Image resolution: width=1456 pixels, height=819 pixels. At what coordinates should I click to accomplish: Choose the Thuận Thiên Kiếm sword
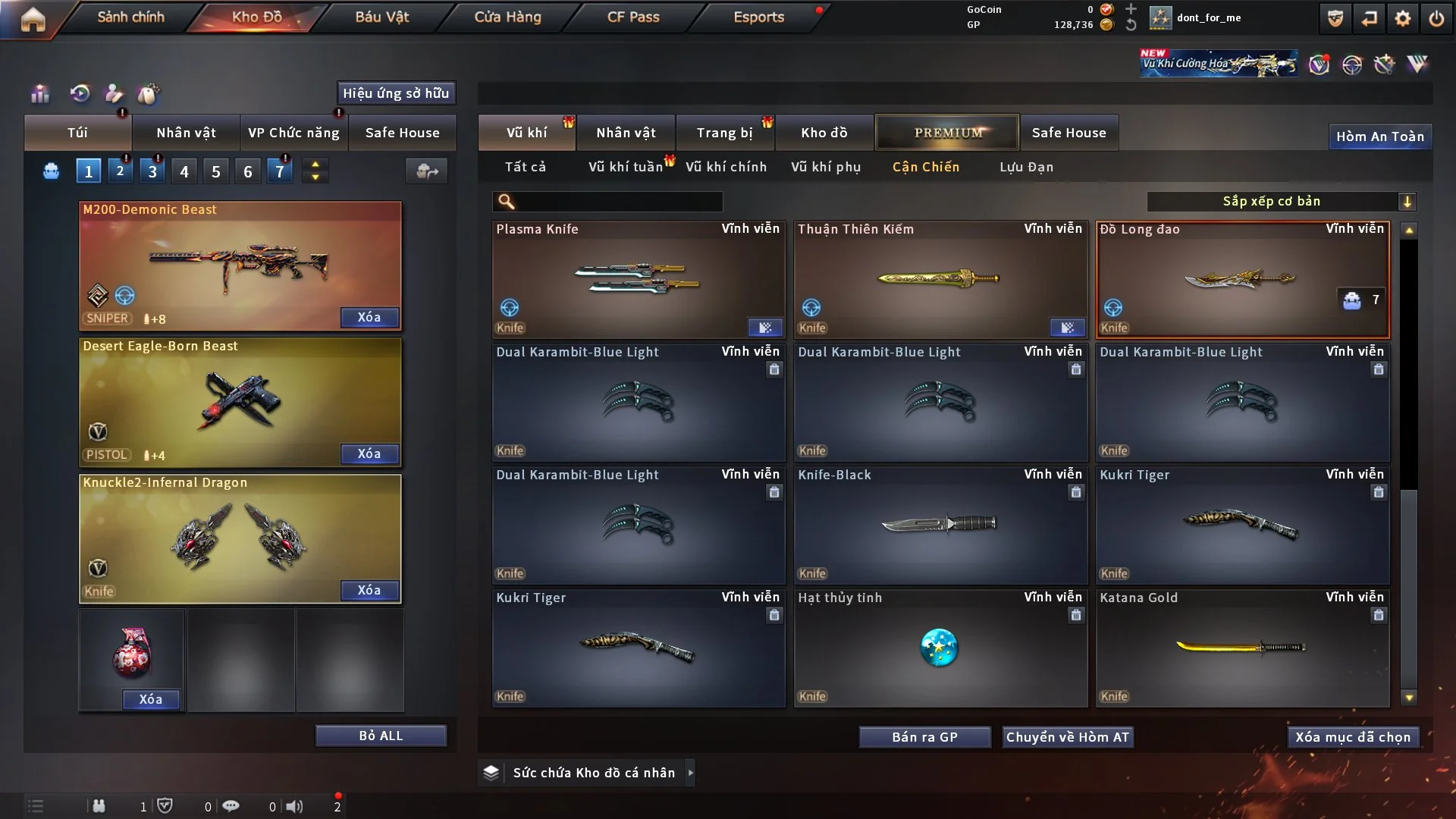[x=940, y=279]
